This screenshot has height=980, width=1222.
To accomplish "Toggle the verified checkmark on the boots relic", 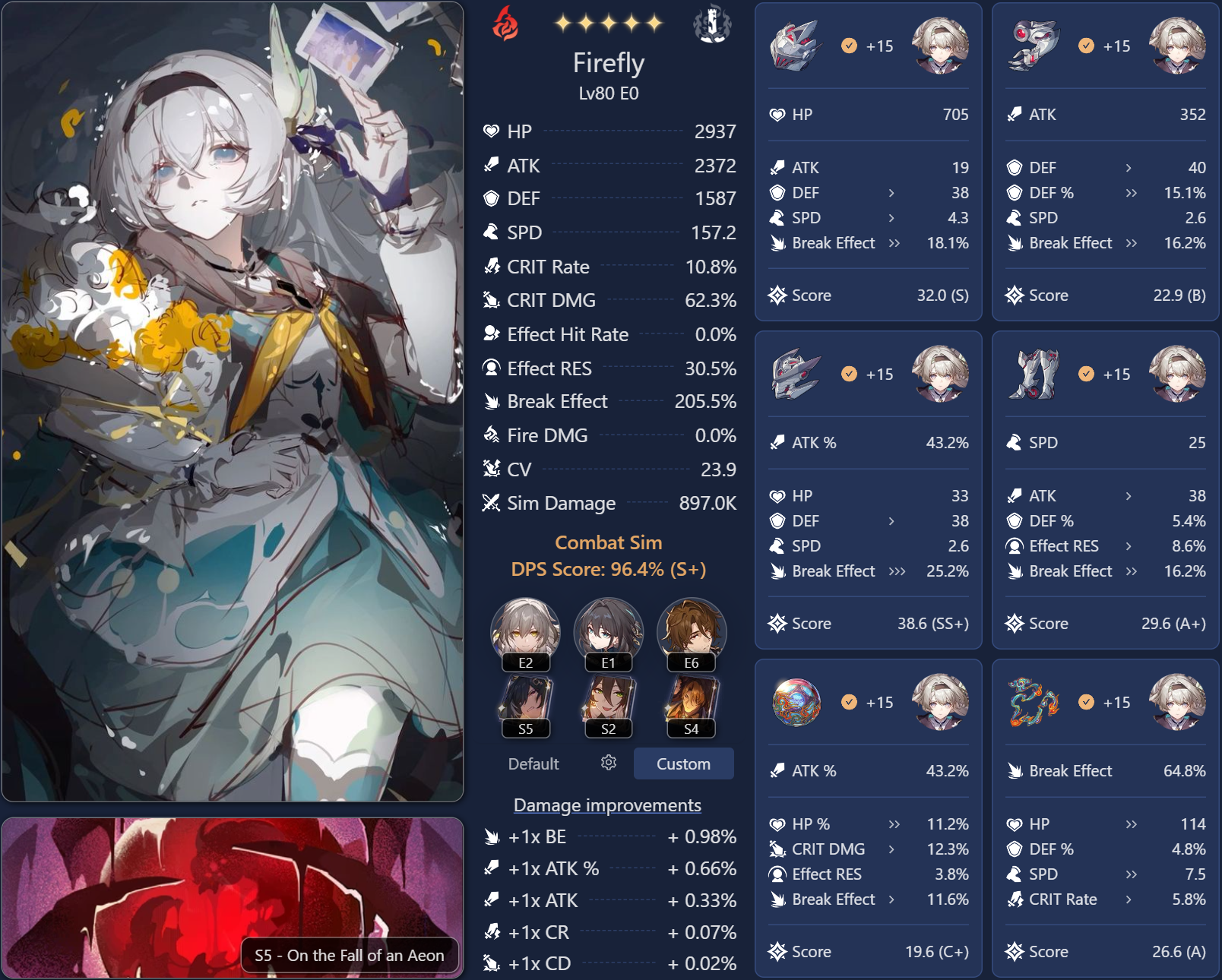I will (x=1085, y=374).
